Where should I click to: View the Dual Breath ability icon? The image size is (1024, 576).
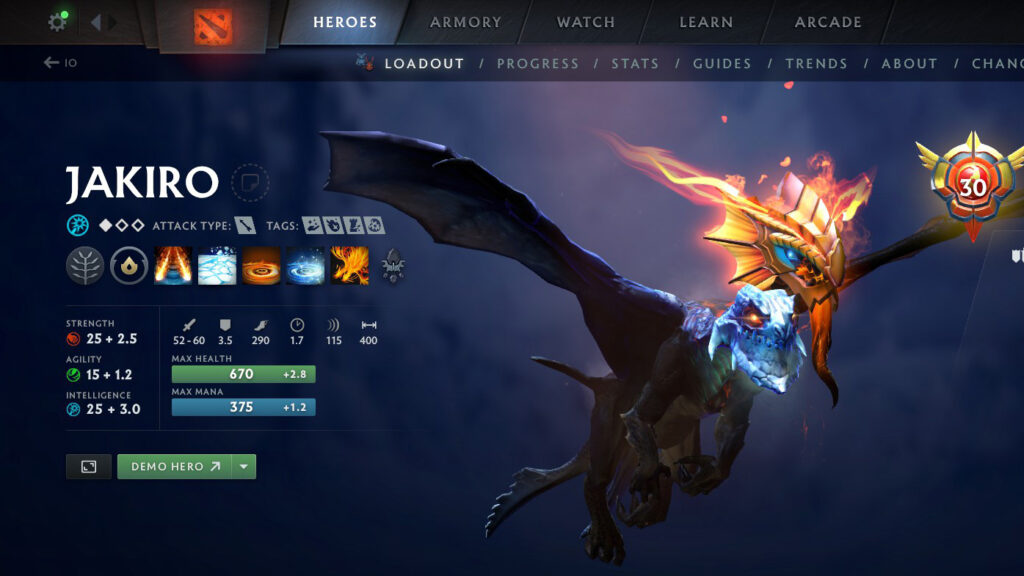(x=173, y=266)
